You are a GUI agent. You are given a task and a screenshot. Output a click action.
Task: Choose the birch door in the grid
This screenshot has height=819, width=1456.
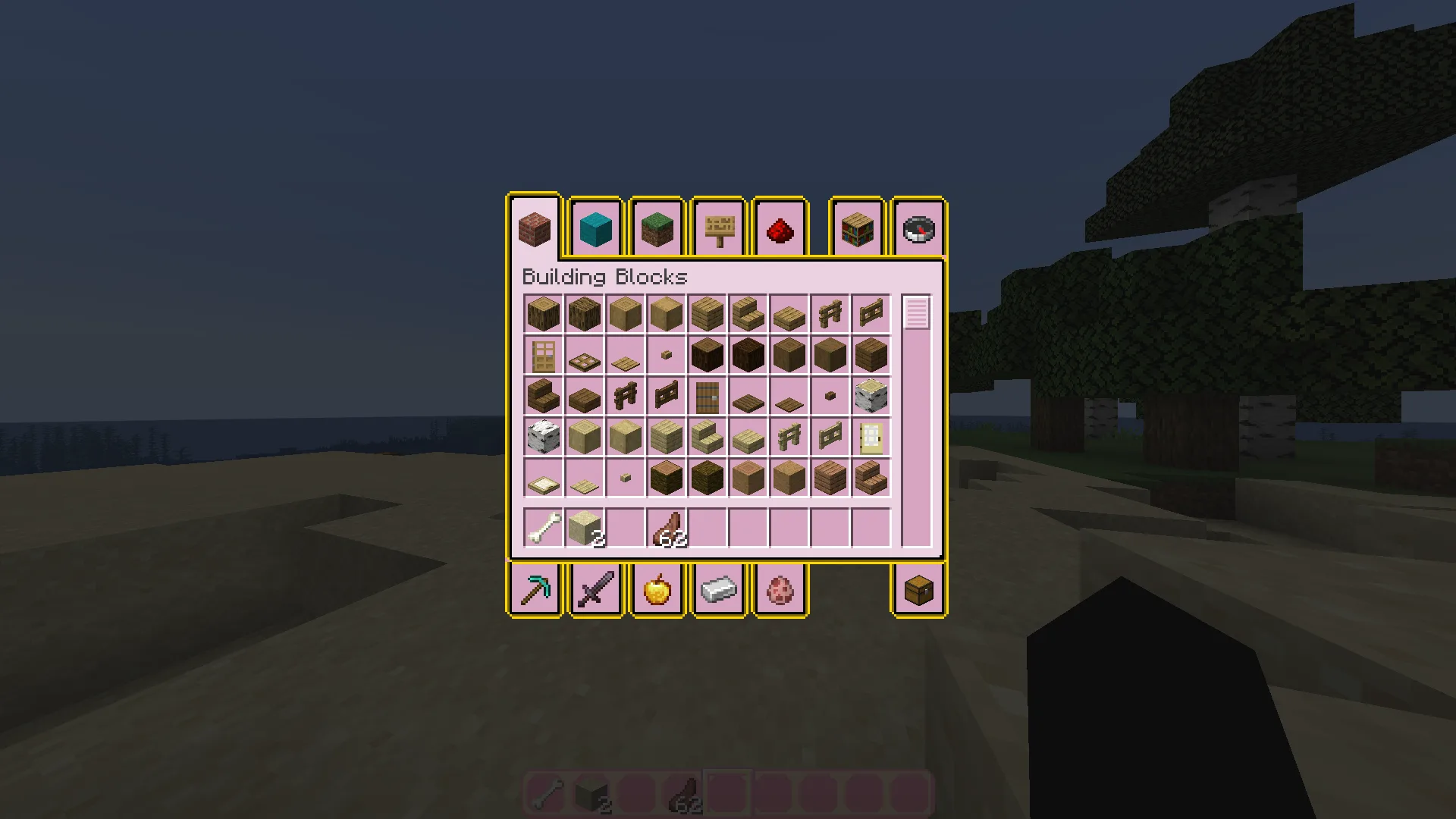[x=870, y=436]
